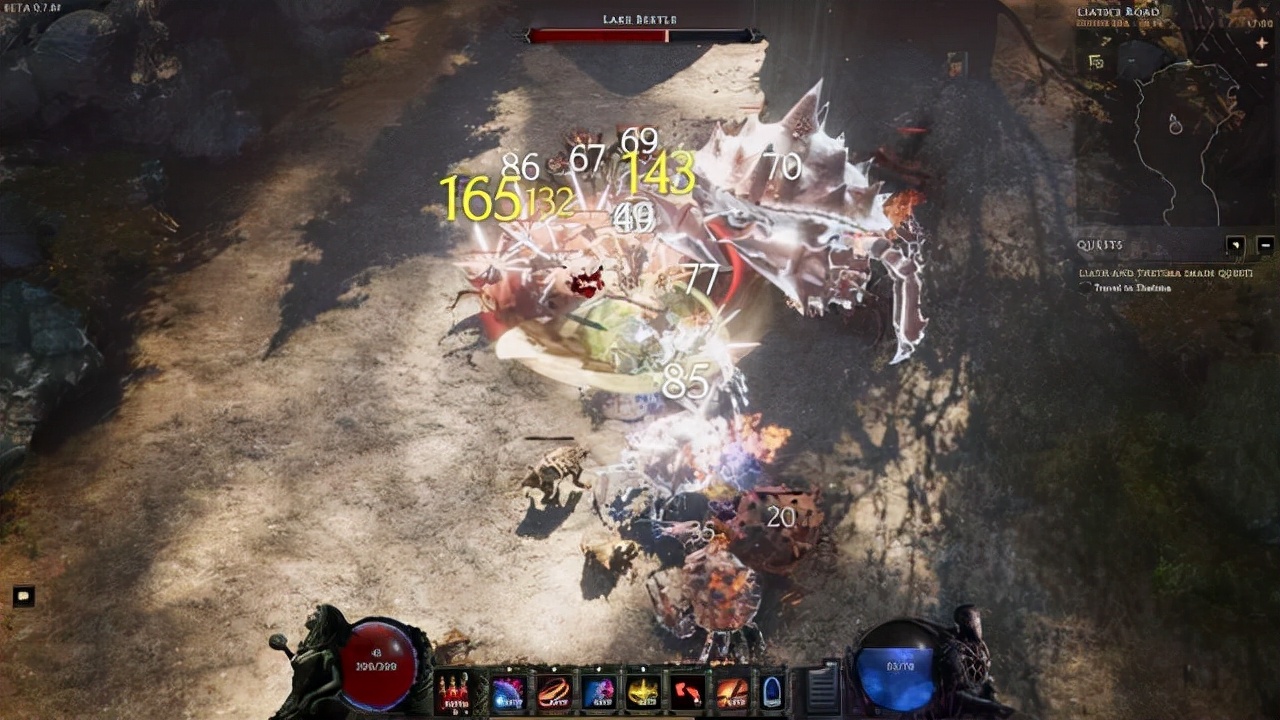The image size is (1280, 720).
Task: Open the chat bubble icon
Action: (x=24, y=597)
